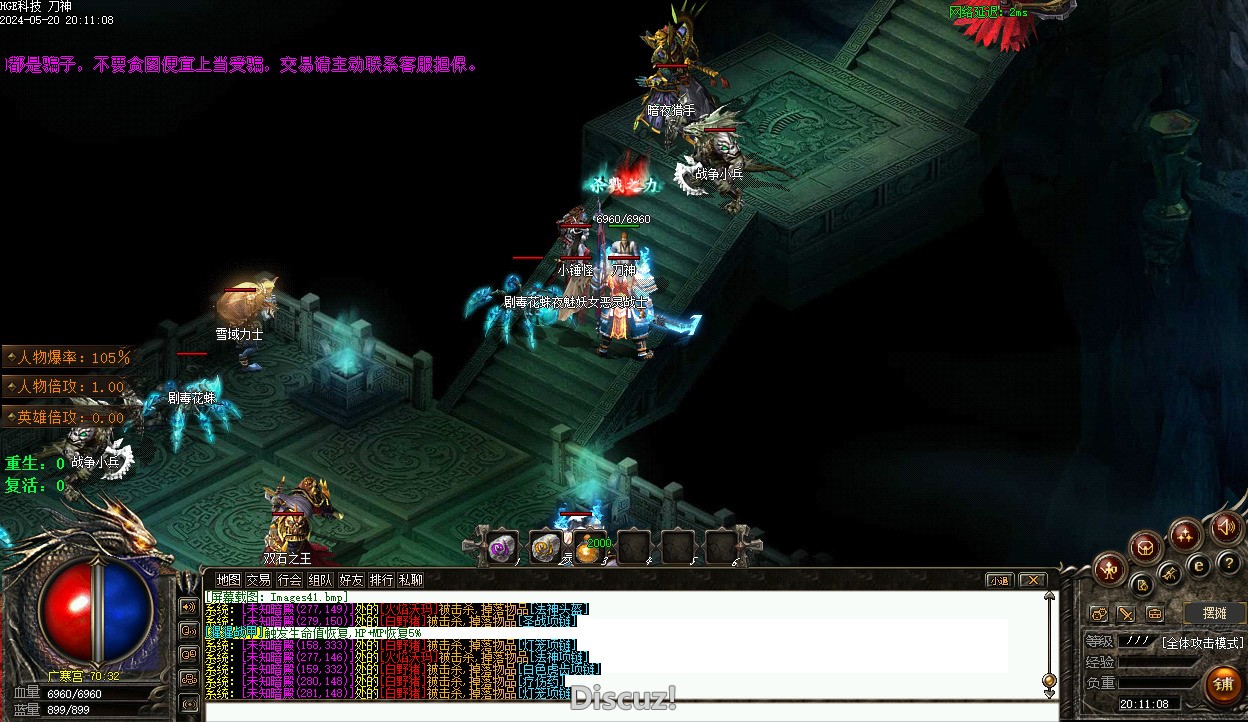Open the bag chest icon

[x=1146, y=546]
